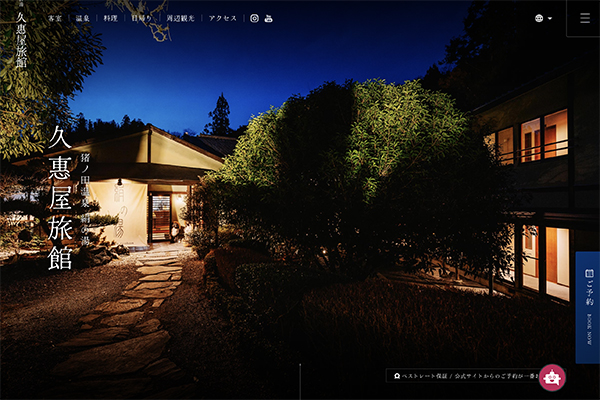Go to the 温泉 (hot spring) page
Screen dimensions: 600x400
pos(83,18)
